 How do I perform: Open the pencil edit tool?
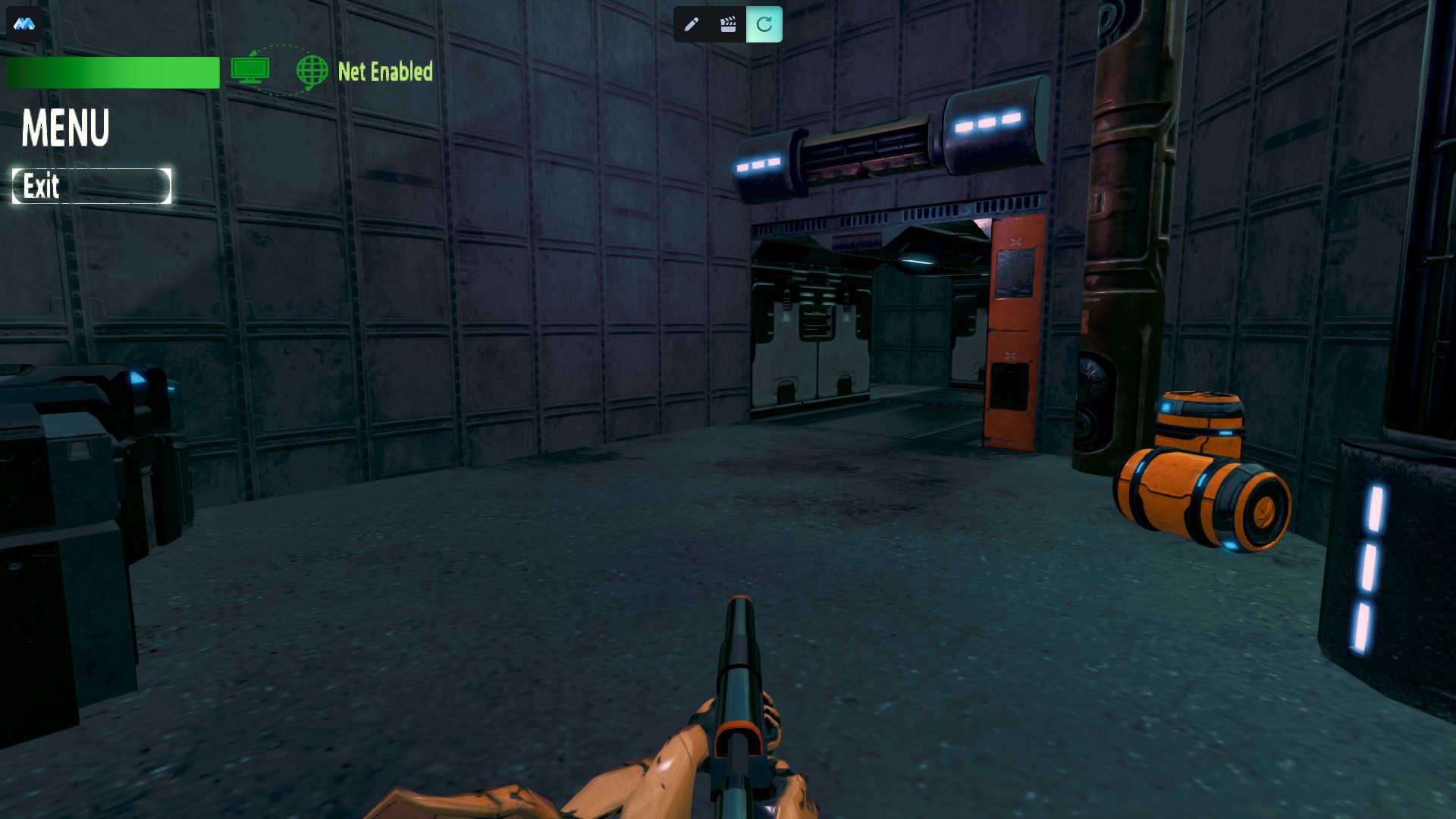(x=691, y=24)
